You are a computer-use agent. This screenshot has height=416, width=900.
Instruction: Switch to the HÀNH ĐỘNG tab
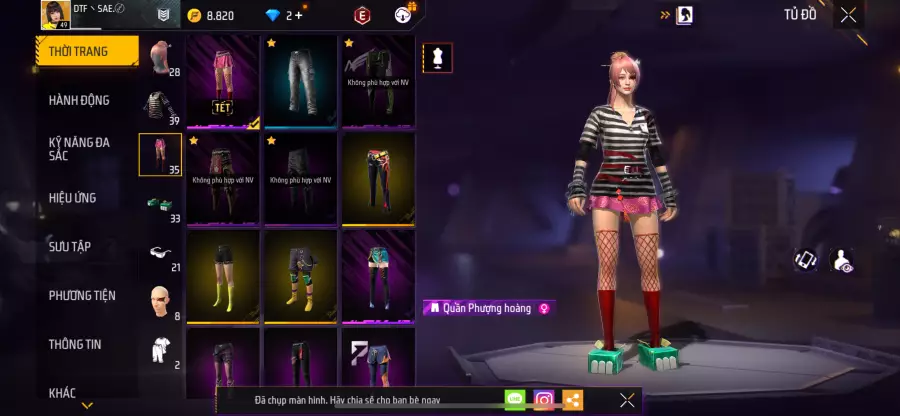(x=80, y=100)
